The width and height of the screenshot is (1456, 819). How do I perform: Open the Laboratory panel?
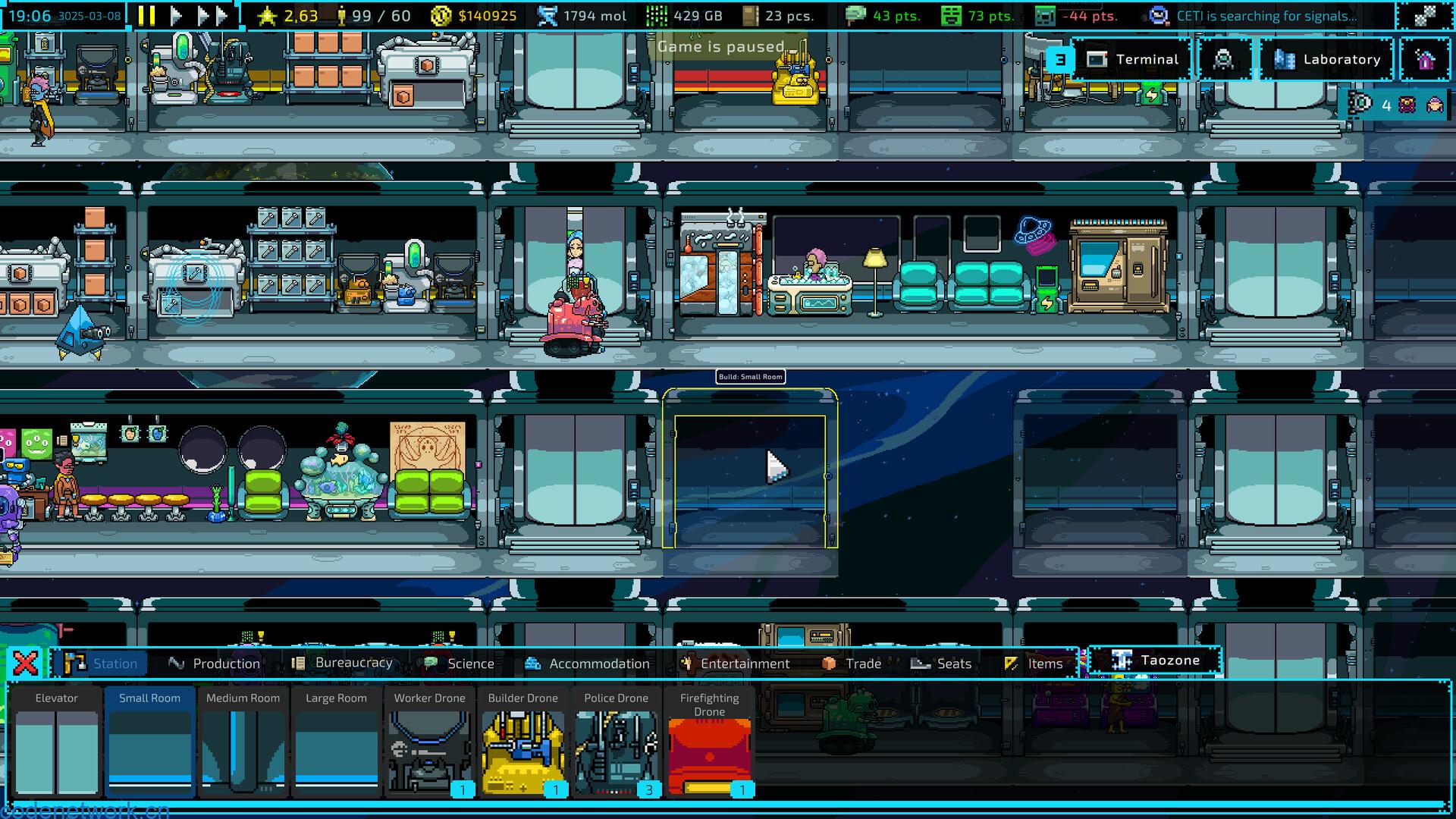click(1326, 59)
